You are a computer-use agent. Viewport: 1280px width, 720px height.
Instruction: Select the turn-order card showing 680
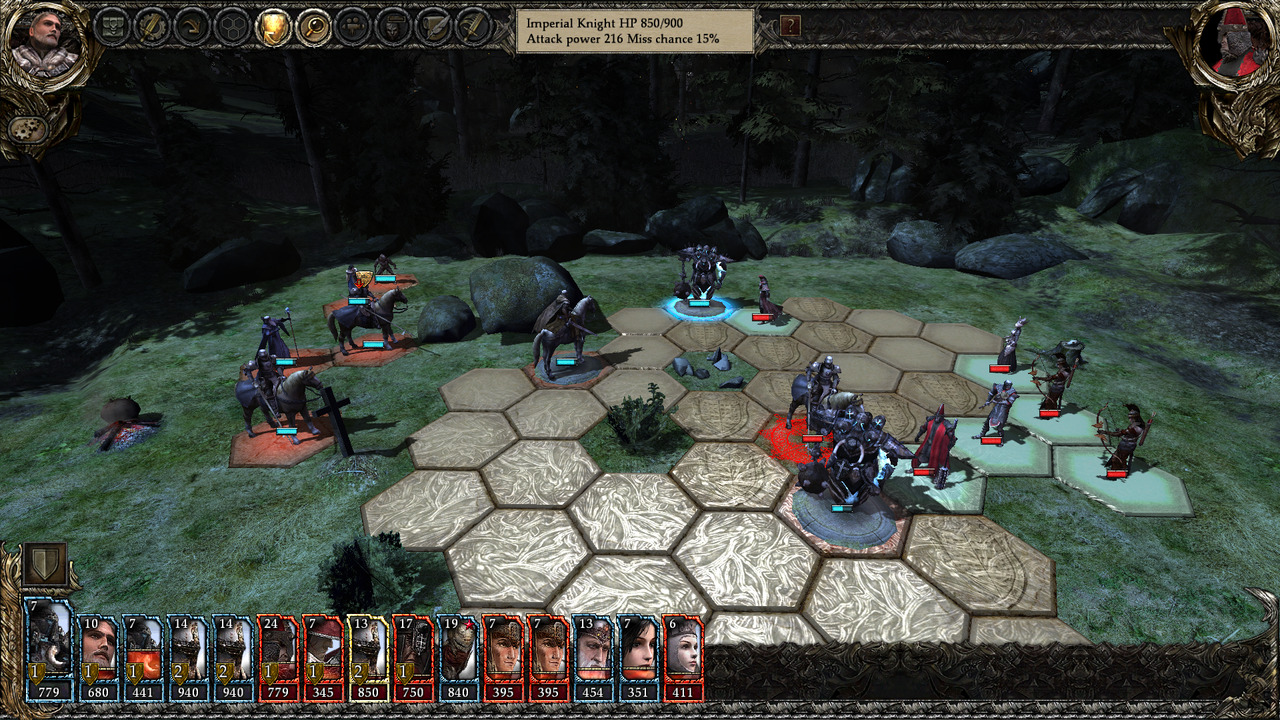pyautogui.click(x=98, y=657)
